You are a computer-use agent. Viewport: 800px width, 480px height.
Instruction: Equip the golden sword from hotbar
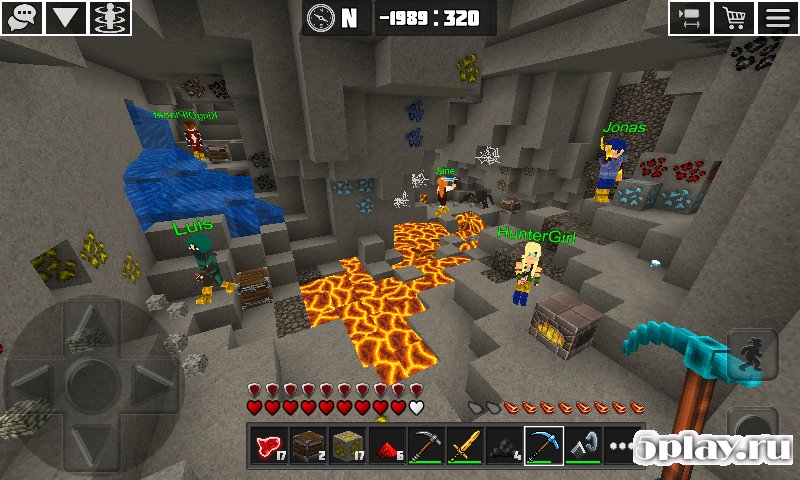coord(465,445)
